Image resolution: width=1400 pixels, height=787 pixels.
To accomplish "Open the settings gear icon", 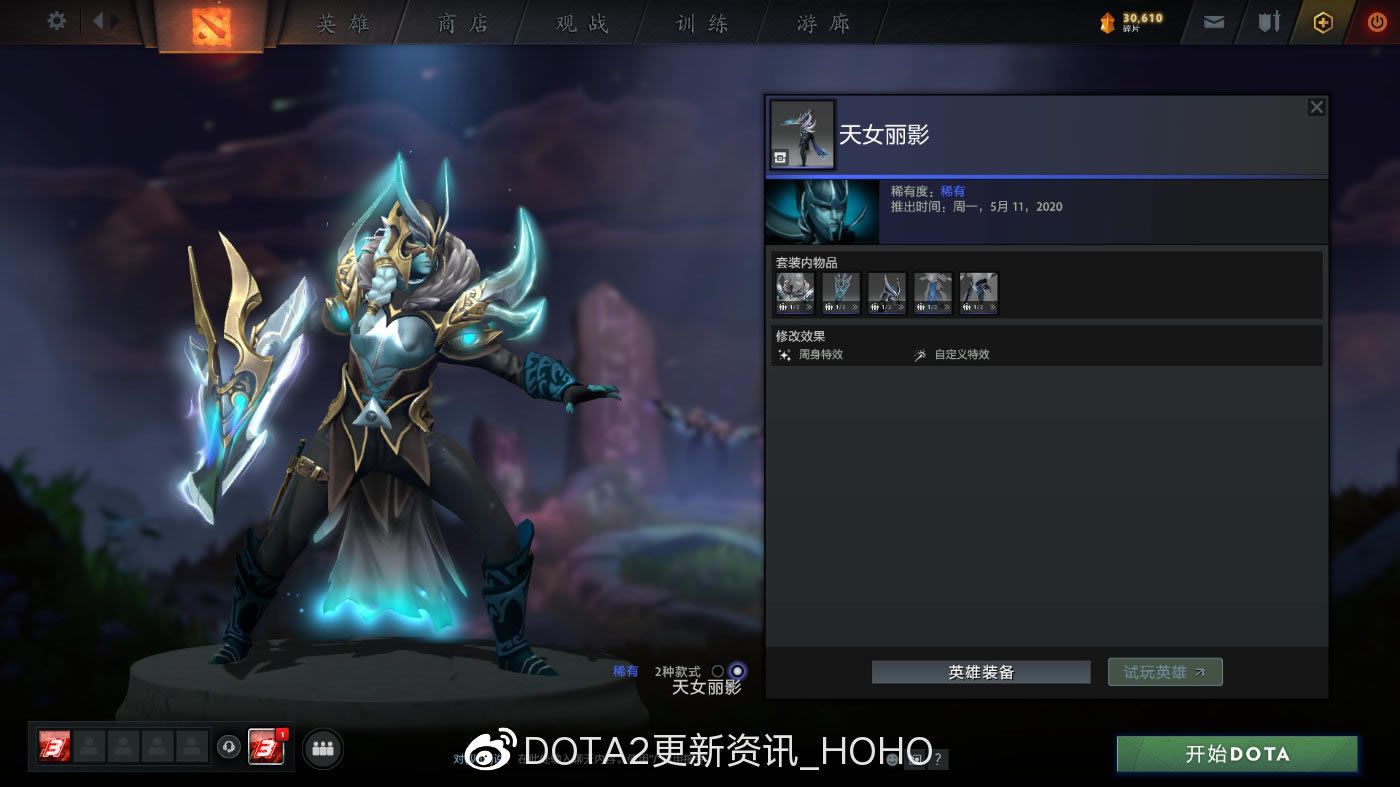I will click(x=56, y=20).
